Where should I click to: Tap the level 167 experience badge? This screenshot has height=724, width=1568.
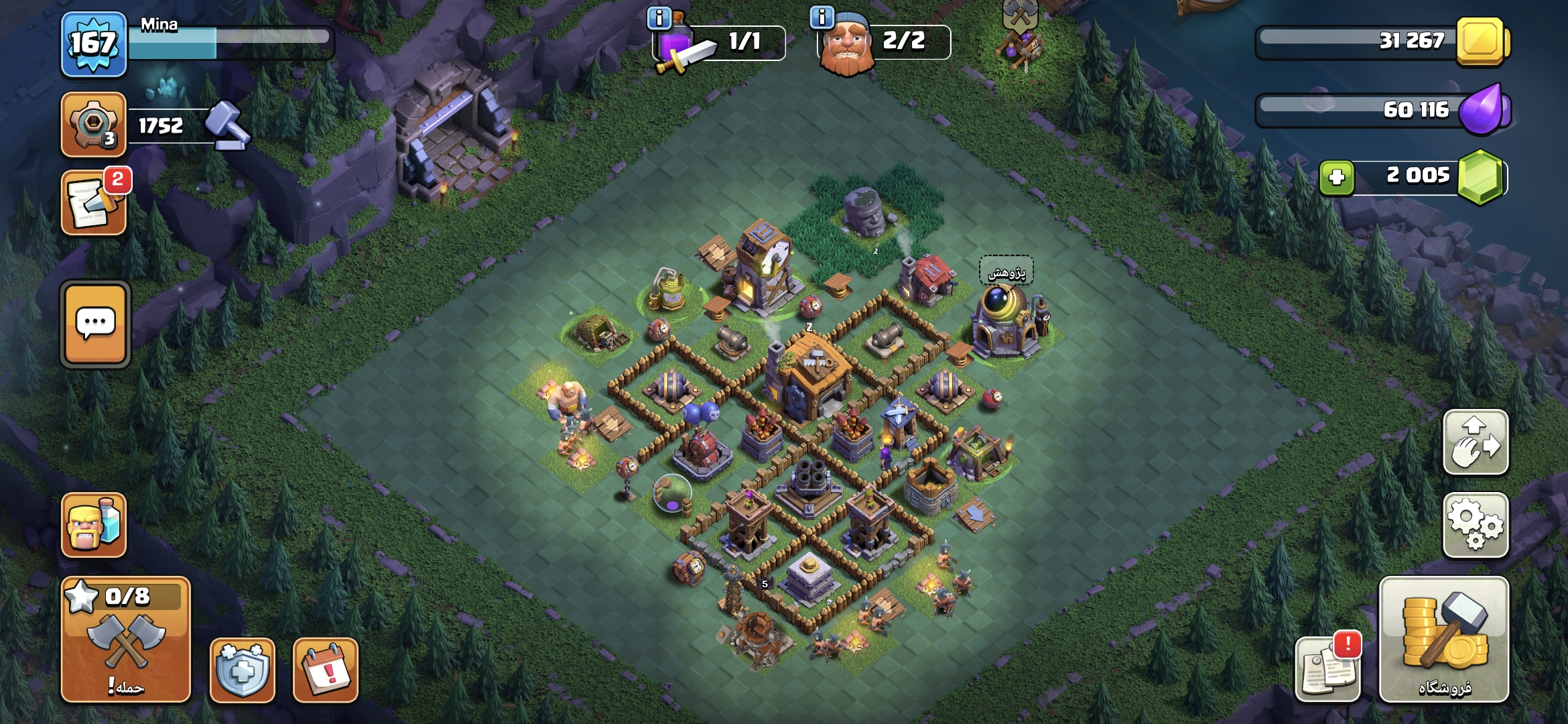(x=93, y=44)
